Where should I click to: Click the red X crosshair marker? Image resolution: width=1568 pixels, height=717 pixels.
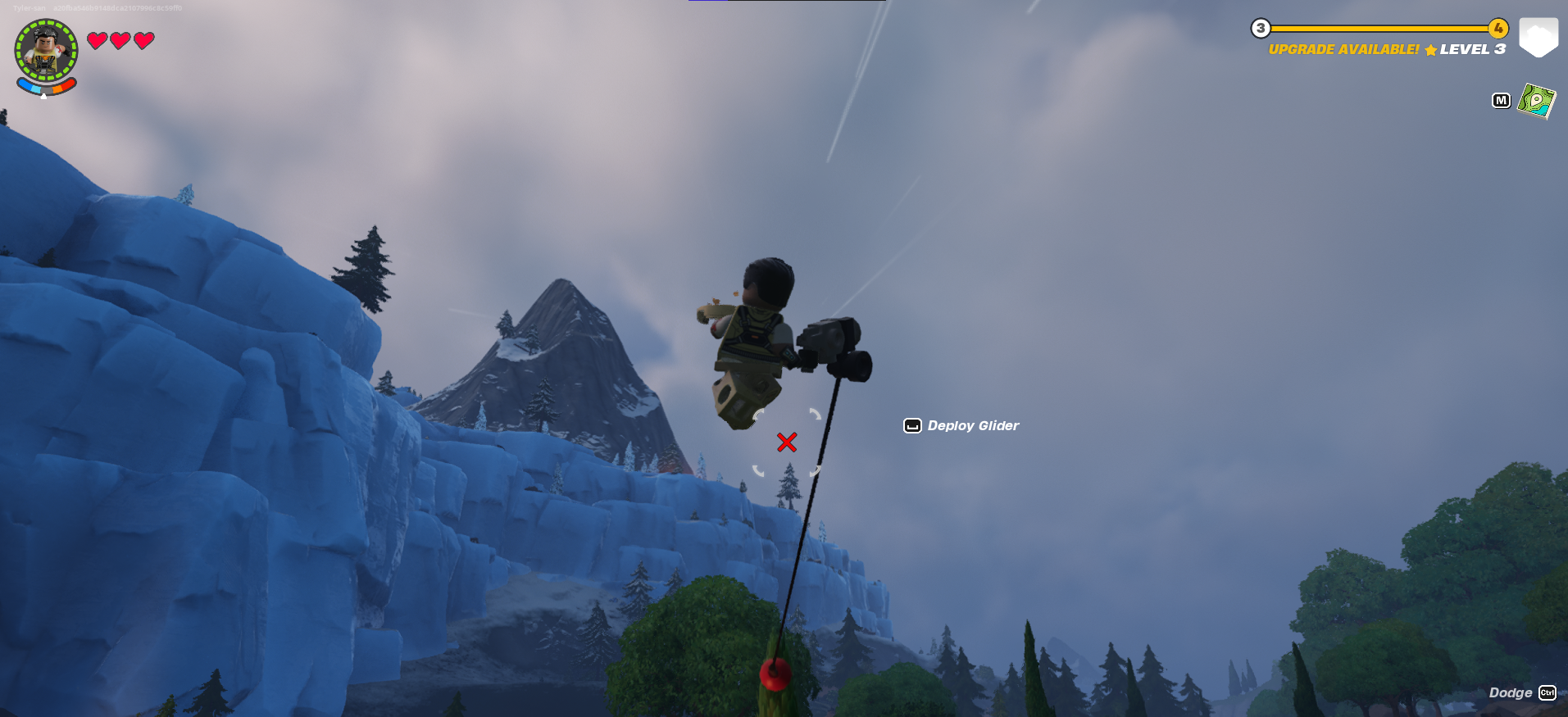coord(786,442)
